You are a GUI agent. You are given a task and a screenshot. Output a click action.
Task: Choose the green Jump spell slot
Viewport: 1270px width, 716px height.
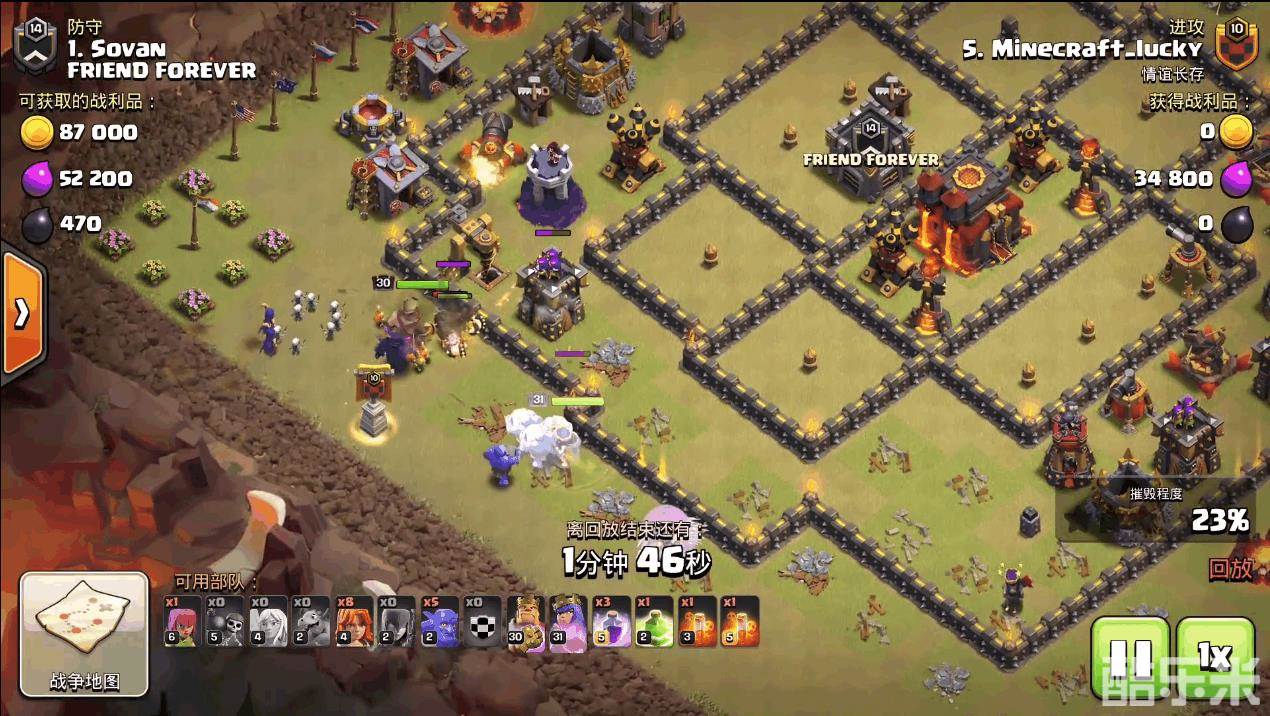(x=654, y=622)
